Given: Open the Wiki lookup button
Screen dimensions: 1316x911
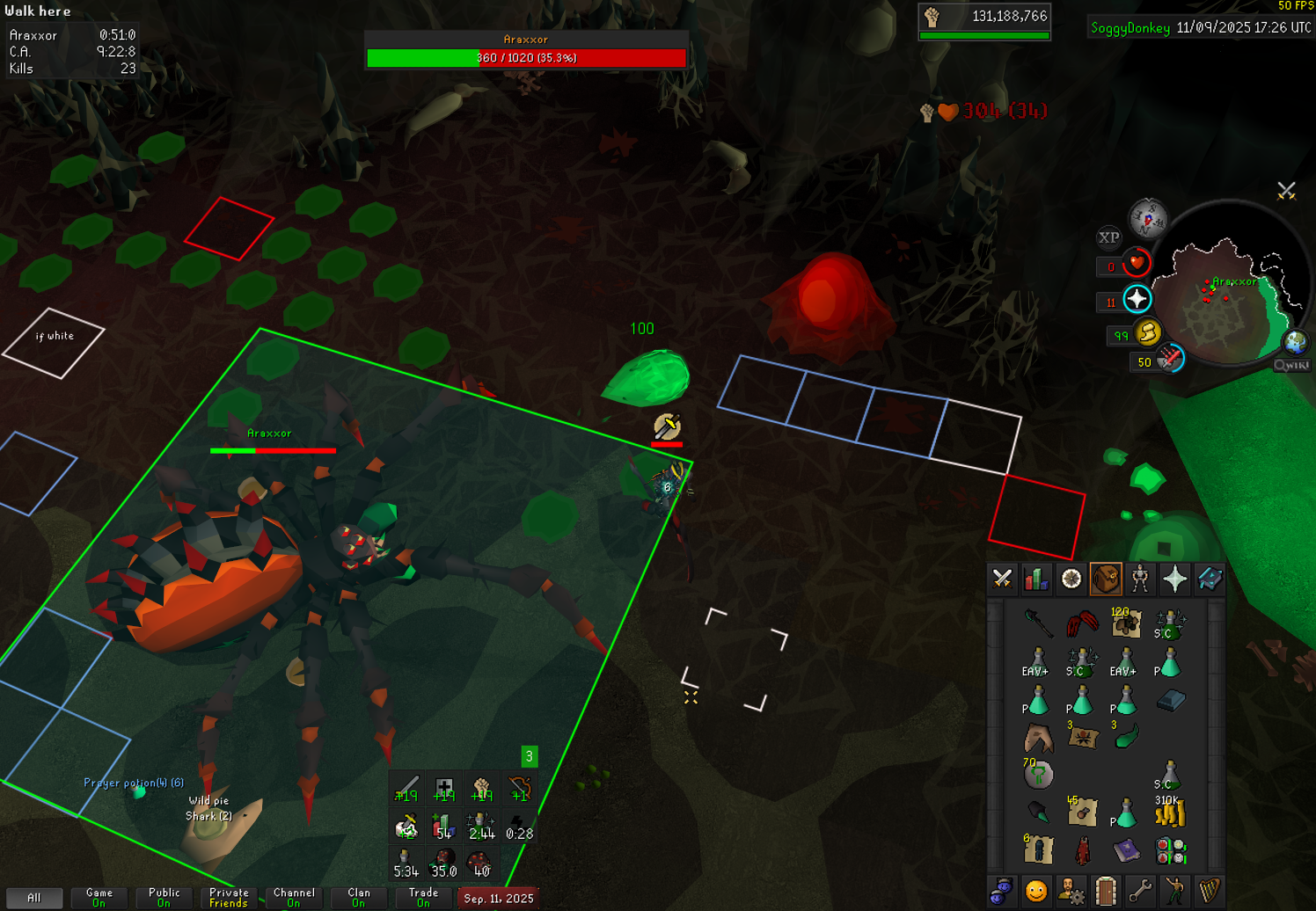Looking at the screenshot, I should click(1291, 365).
